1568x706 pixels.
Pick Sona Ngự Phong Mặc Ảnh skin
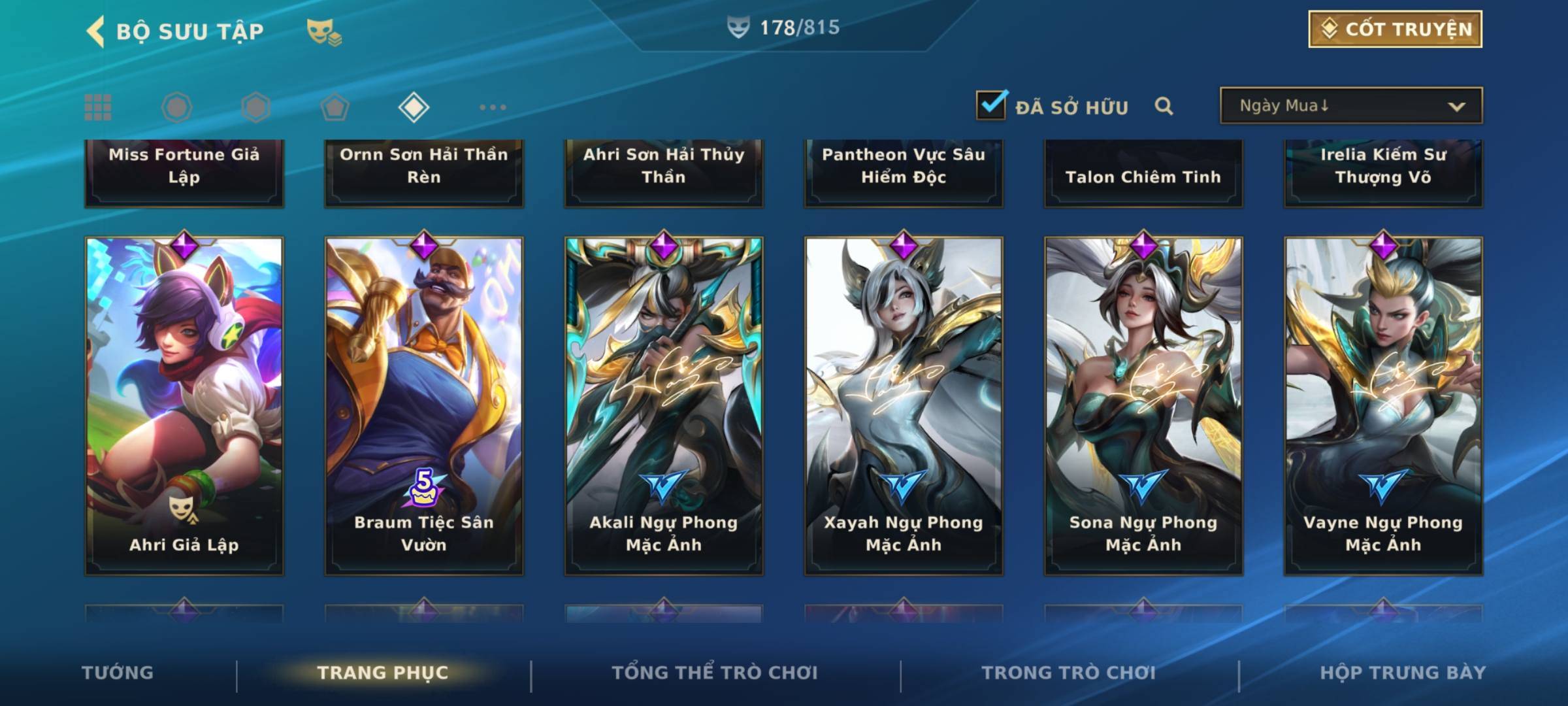pyautogui.click(x=1143, y=405)
